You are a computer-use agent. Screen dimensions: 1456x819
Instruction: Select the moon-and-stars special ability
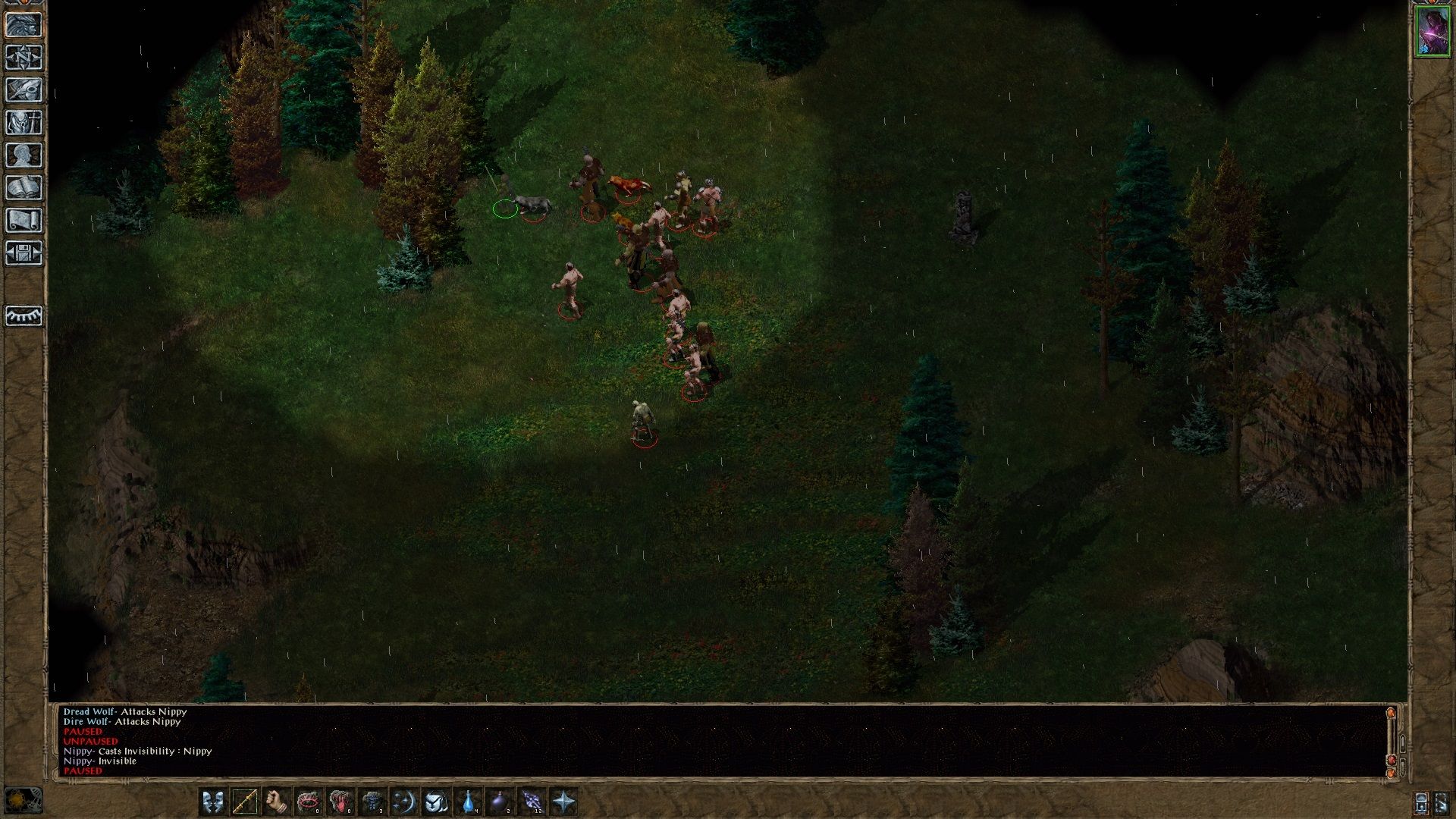(x=404, y=801)
